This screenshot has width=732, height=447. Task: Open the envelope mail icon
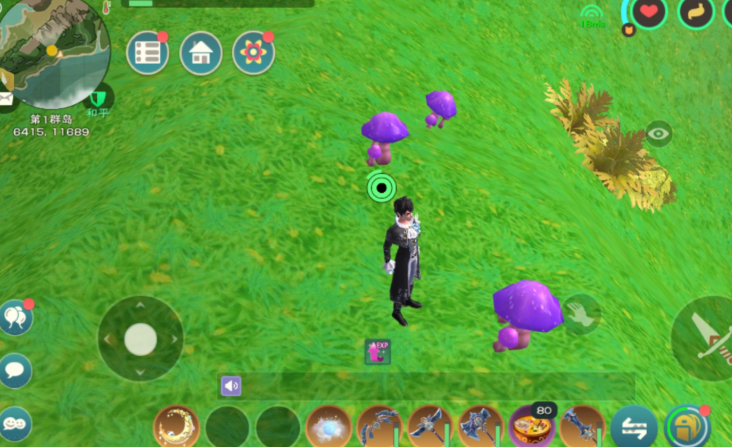5,98
